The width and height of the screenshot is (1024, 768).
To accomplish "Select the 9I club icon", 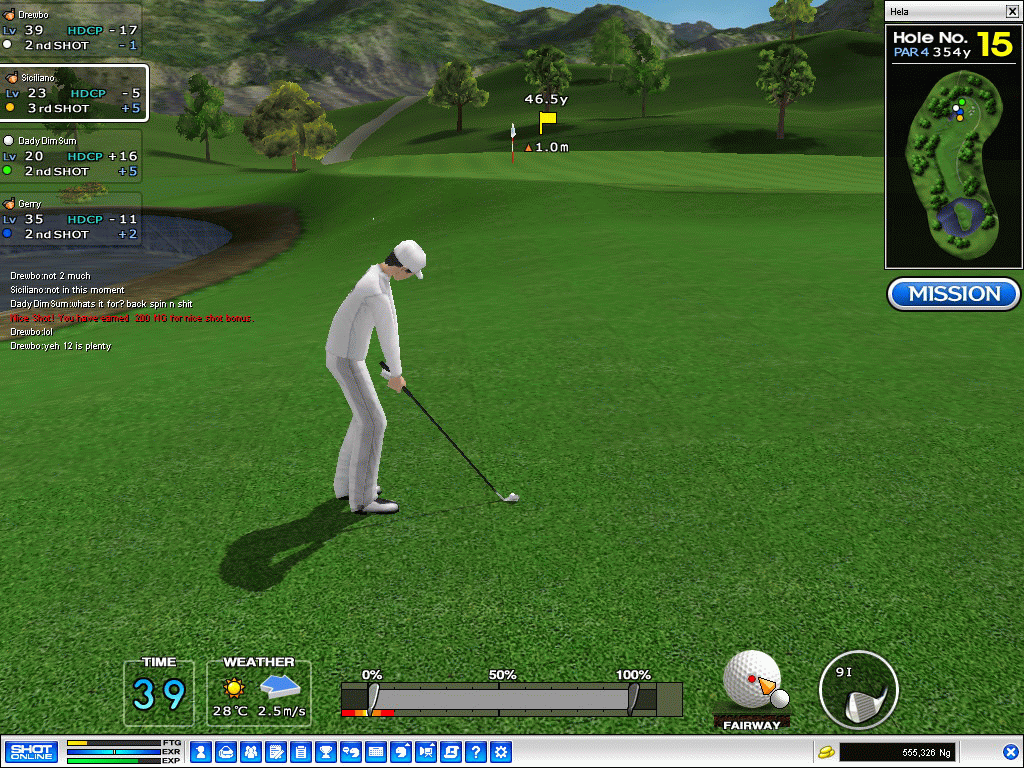I will pyautogui.click(x=858, y=691).
